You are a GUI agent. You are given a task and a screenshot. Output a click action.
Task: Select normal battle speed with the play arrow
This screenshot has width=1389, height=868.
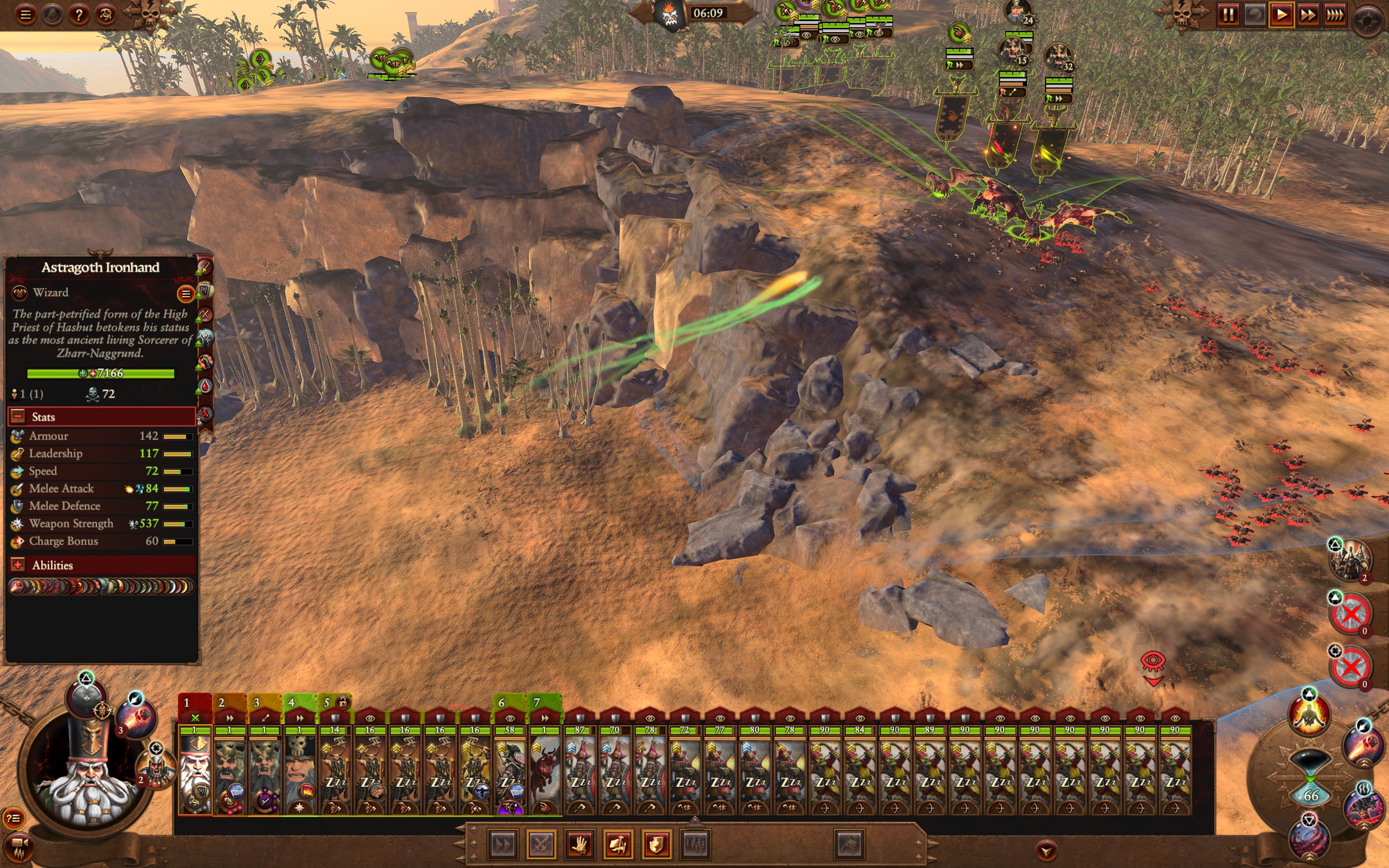click(x=1283, y=16)
